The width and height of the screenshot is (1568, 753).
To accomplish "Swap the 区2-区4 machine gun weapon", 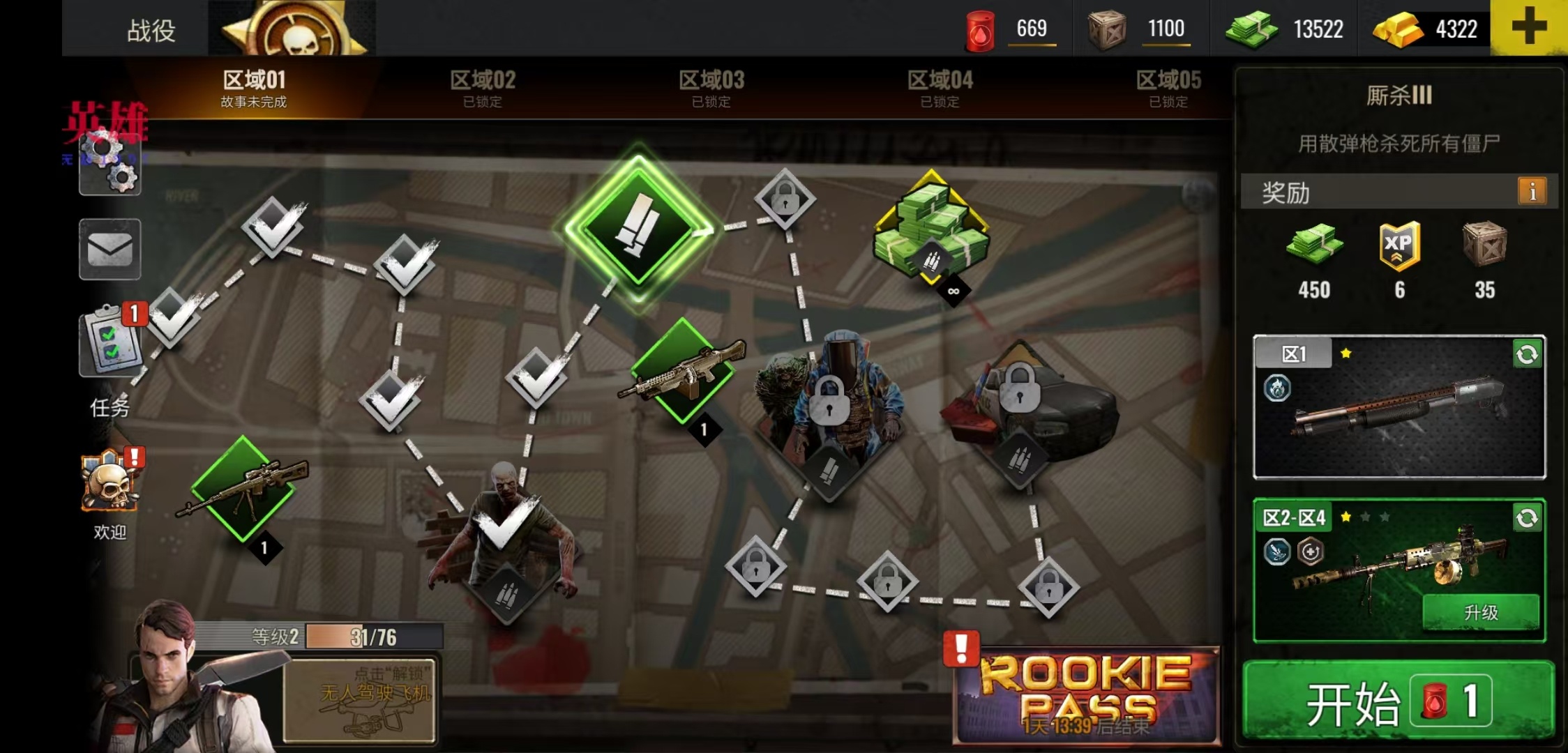I will (x=1526, y=518).
